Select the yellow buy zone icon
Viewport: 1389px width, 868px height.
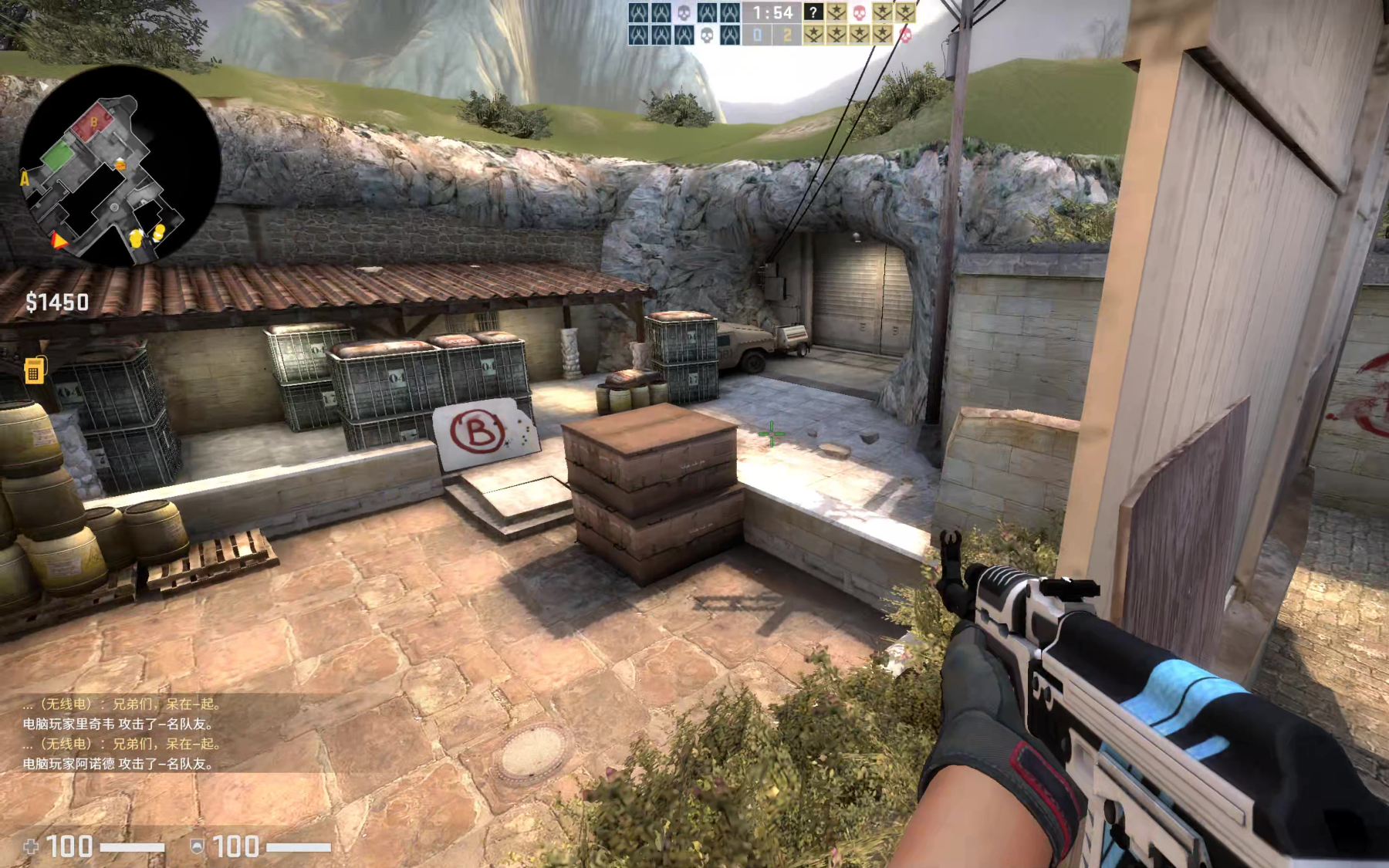click(34, 370)
